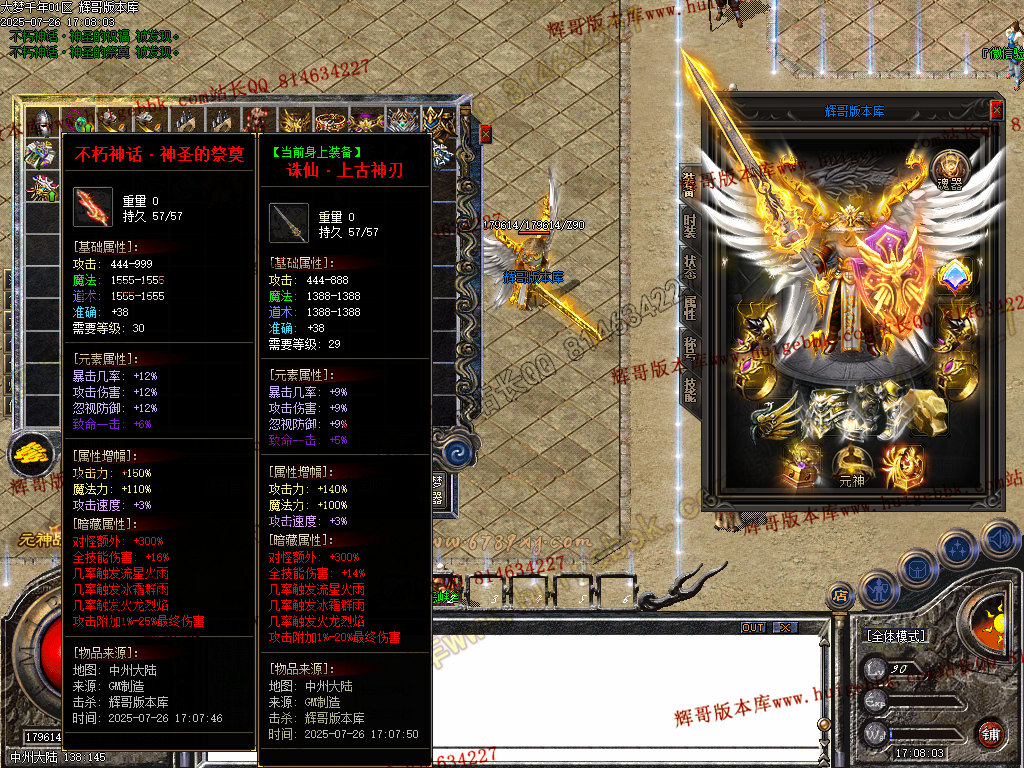This screenshot has width=1024, height=768.
Task: Select the blue diamond gem slot
Action: point(953,274)
